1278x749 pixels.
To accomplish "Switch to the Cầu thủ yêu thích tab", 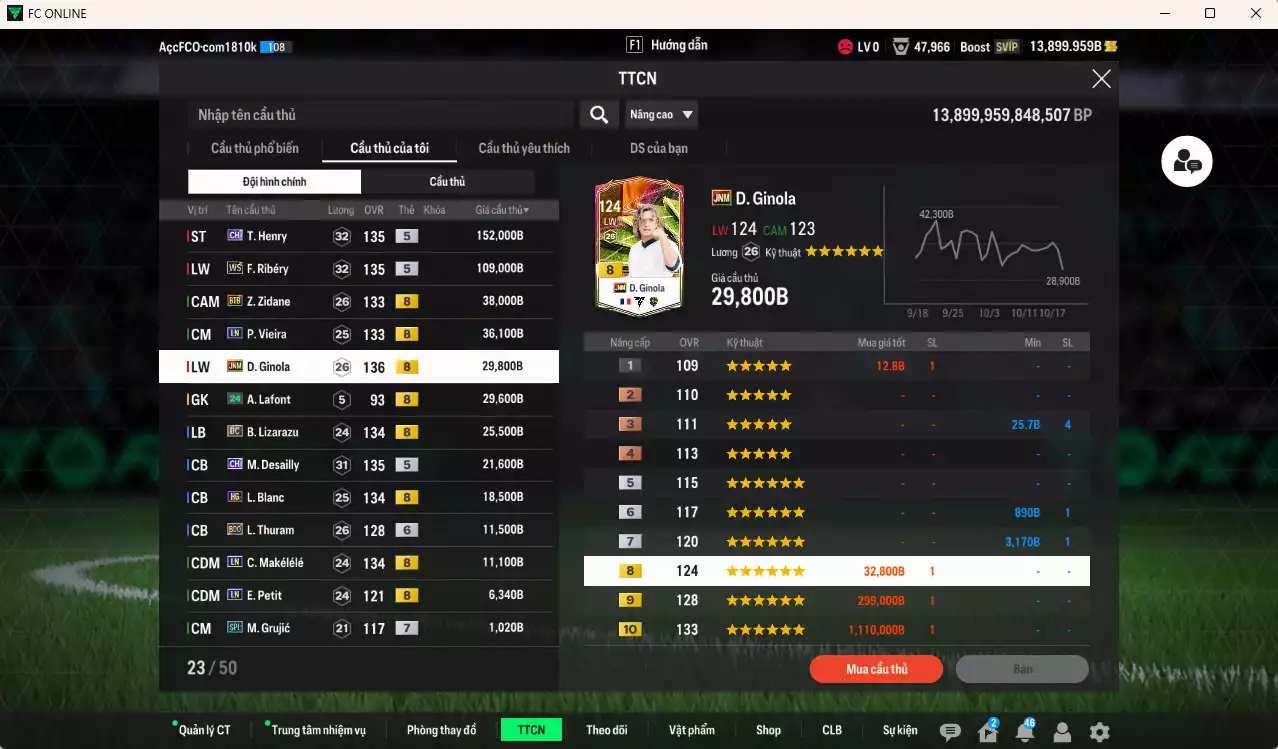I will 524,149.
